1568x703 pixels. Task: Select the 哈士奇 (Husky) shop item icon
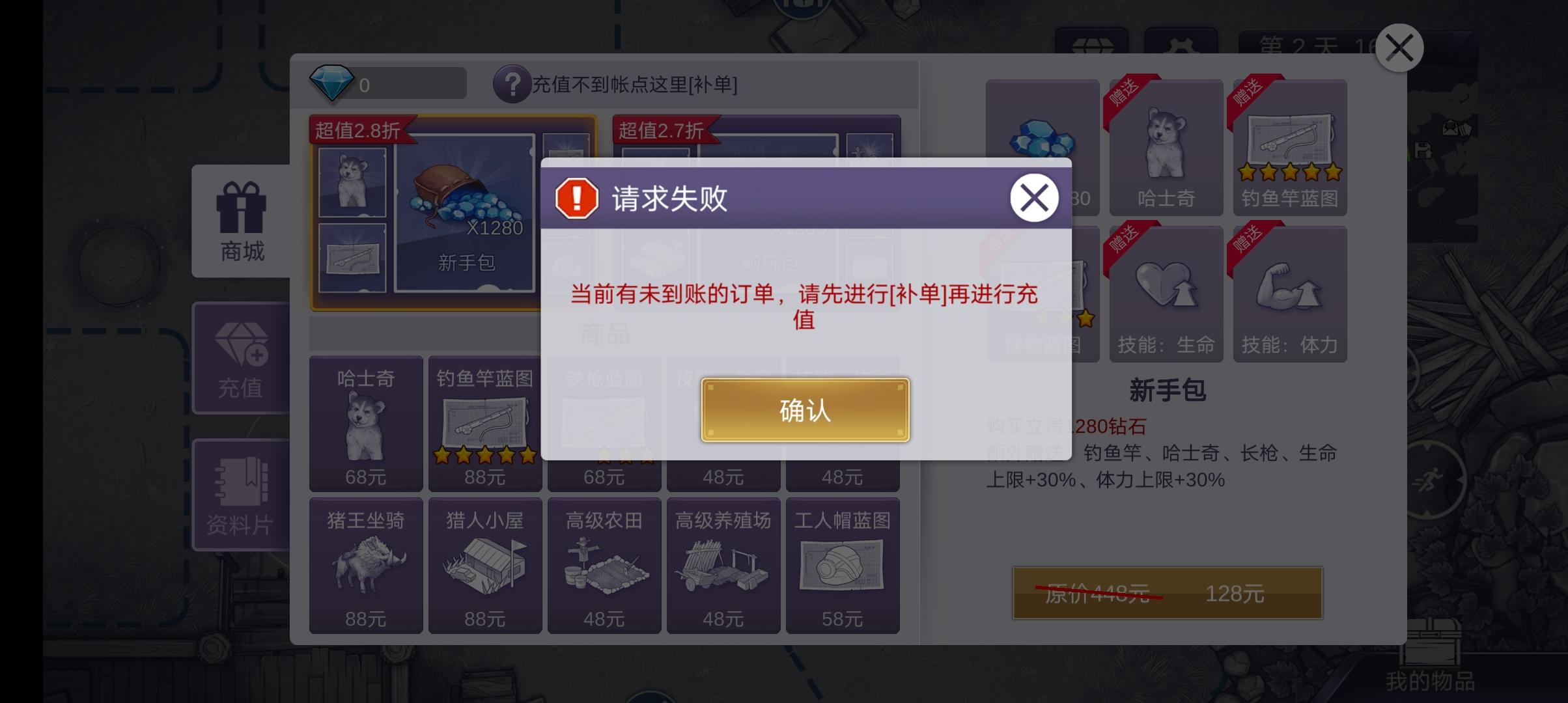[365, 423]
